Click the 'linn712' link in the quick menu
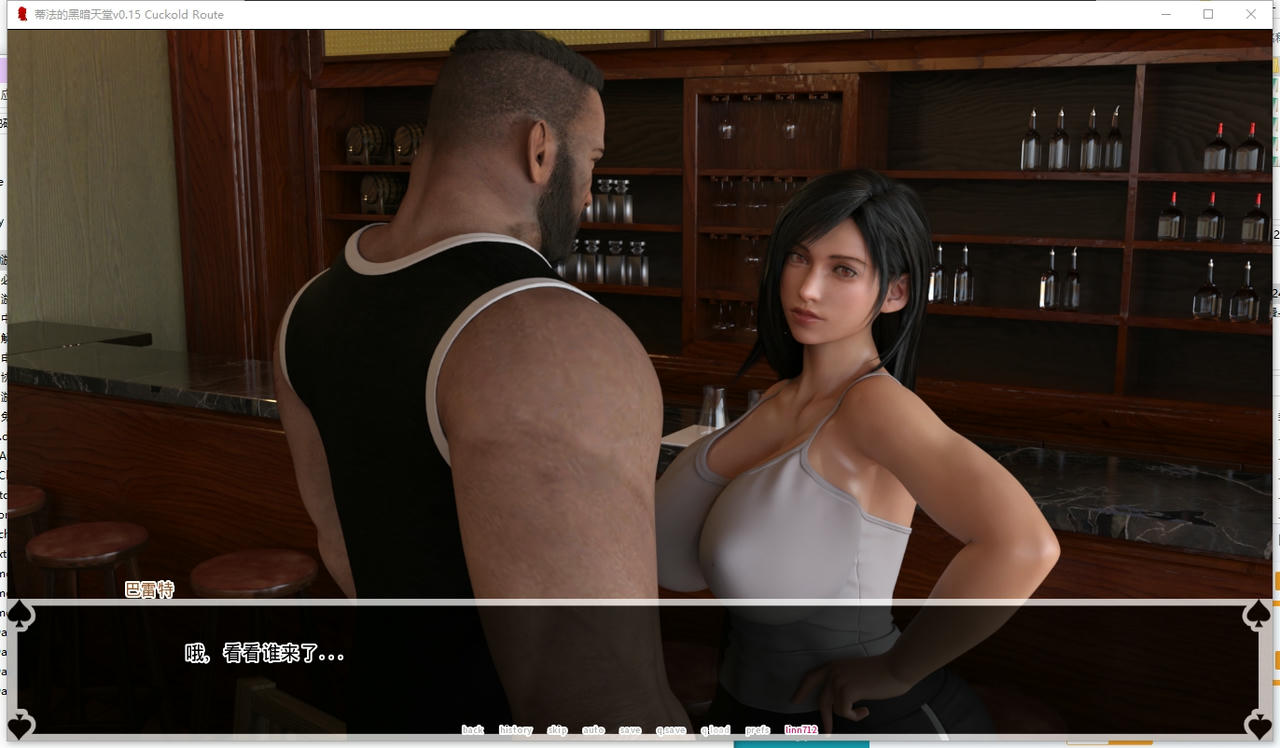Screen dimensions: 1280x748 (801, 730)
